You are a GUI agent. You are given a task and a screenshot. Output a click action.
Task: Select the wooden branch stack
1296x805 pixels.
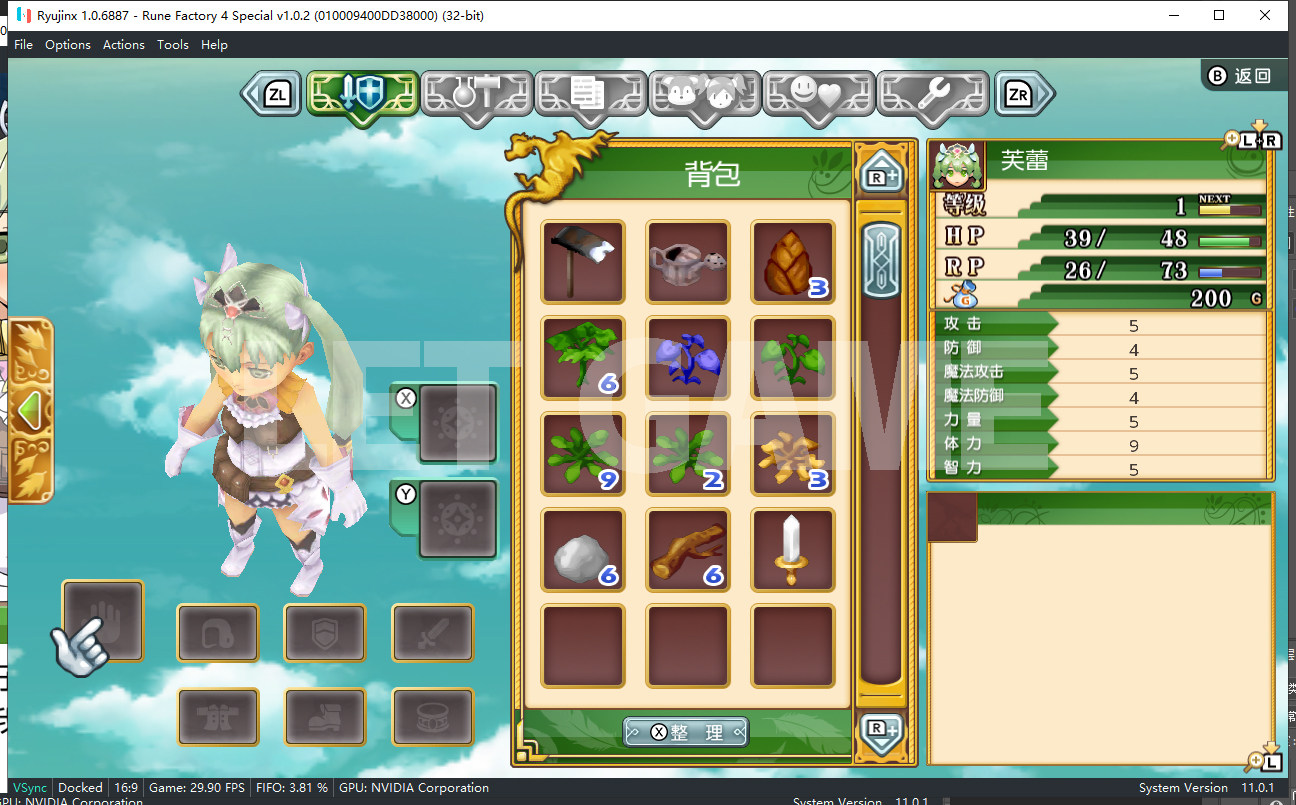(688, 550)
